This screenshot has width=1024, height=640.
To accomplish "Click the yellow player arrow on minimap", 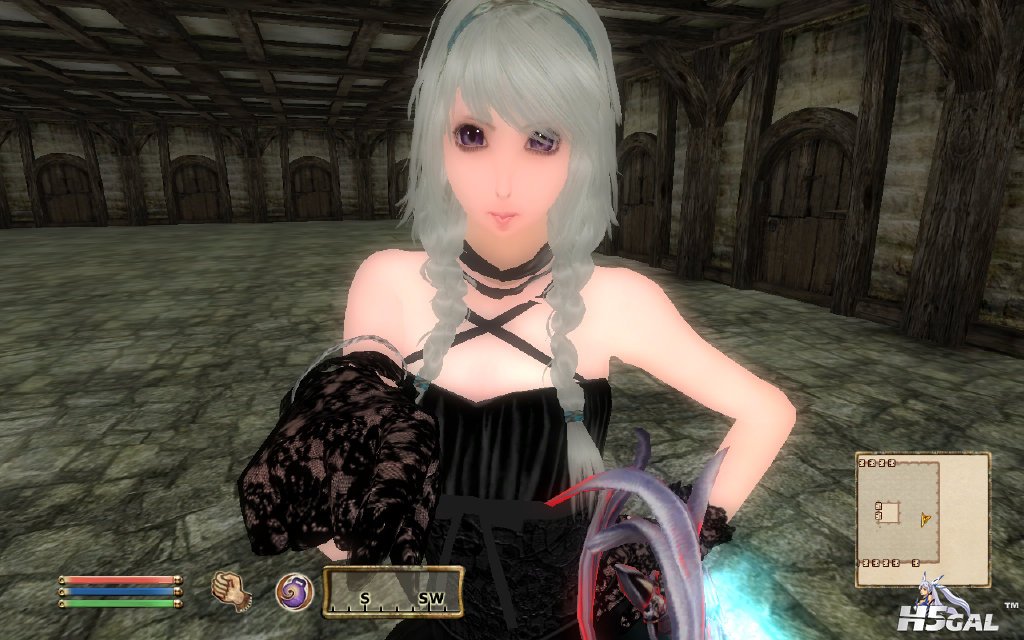I will (x=927, y=518).
